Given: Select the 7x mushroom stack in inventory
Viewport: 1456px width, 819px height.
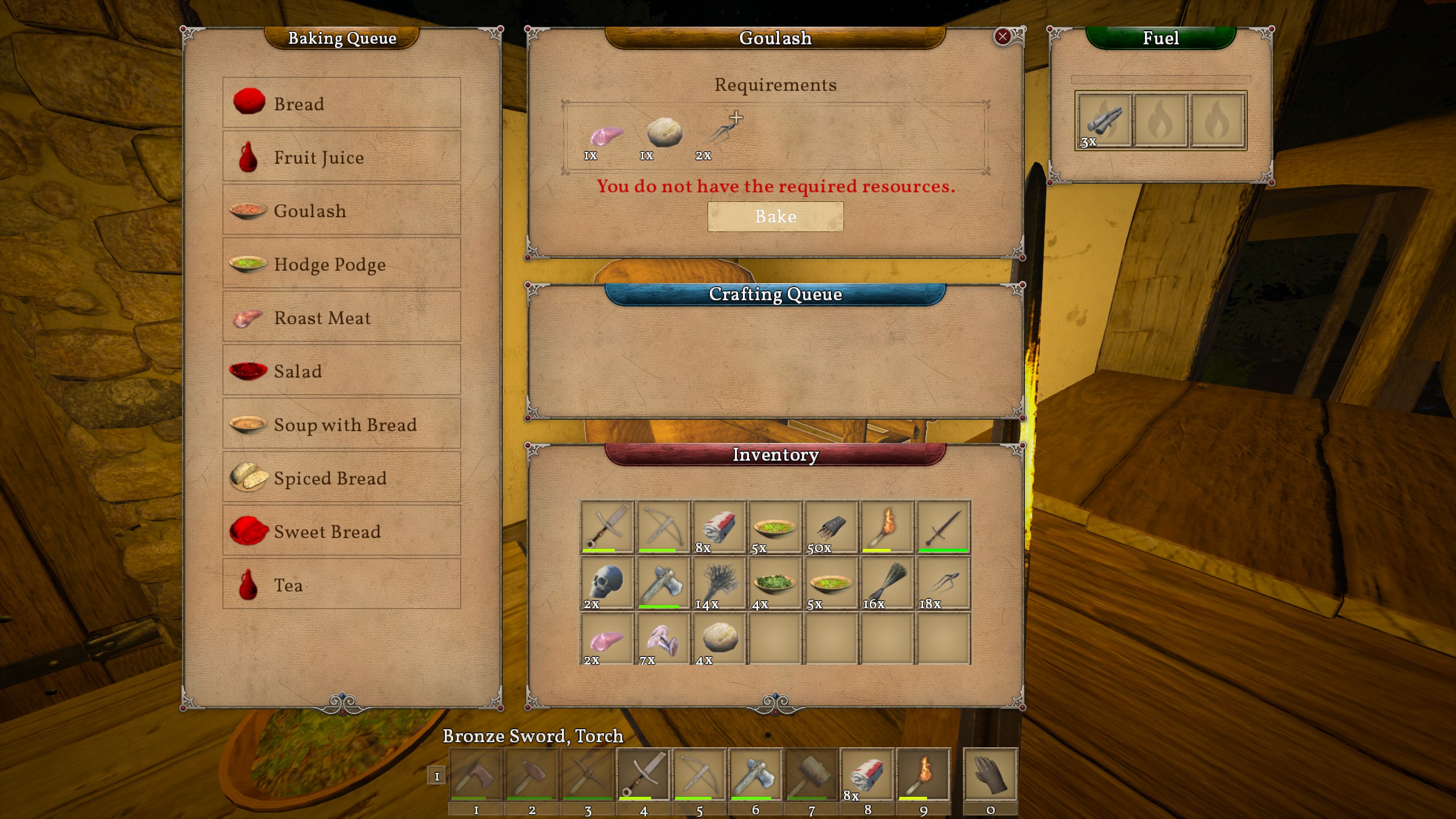Looking at the screenshot, I should (663, 639).
